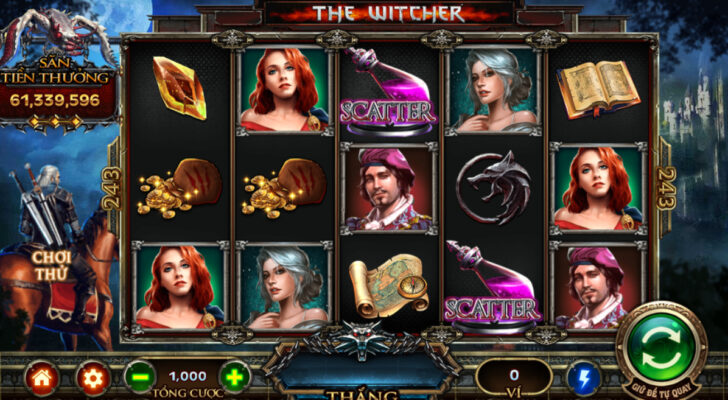
Task: Select the Chơi Thử demo play option
Action: pyautogui.click(x=50, y=265)
